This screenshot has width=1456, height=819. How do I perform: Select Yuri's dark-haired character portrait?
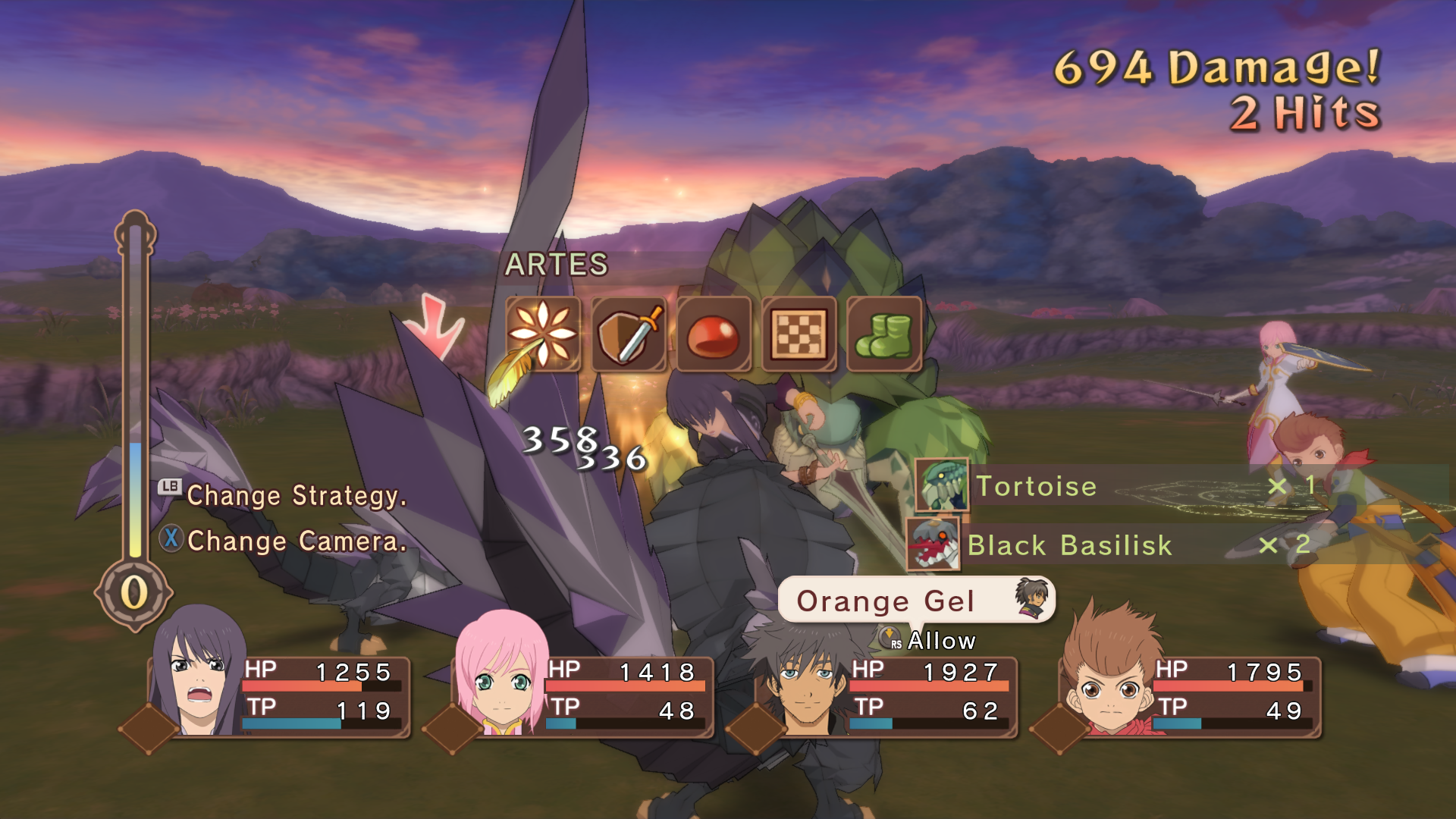197,675
